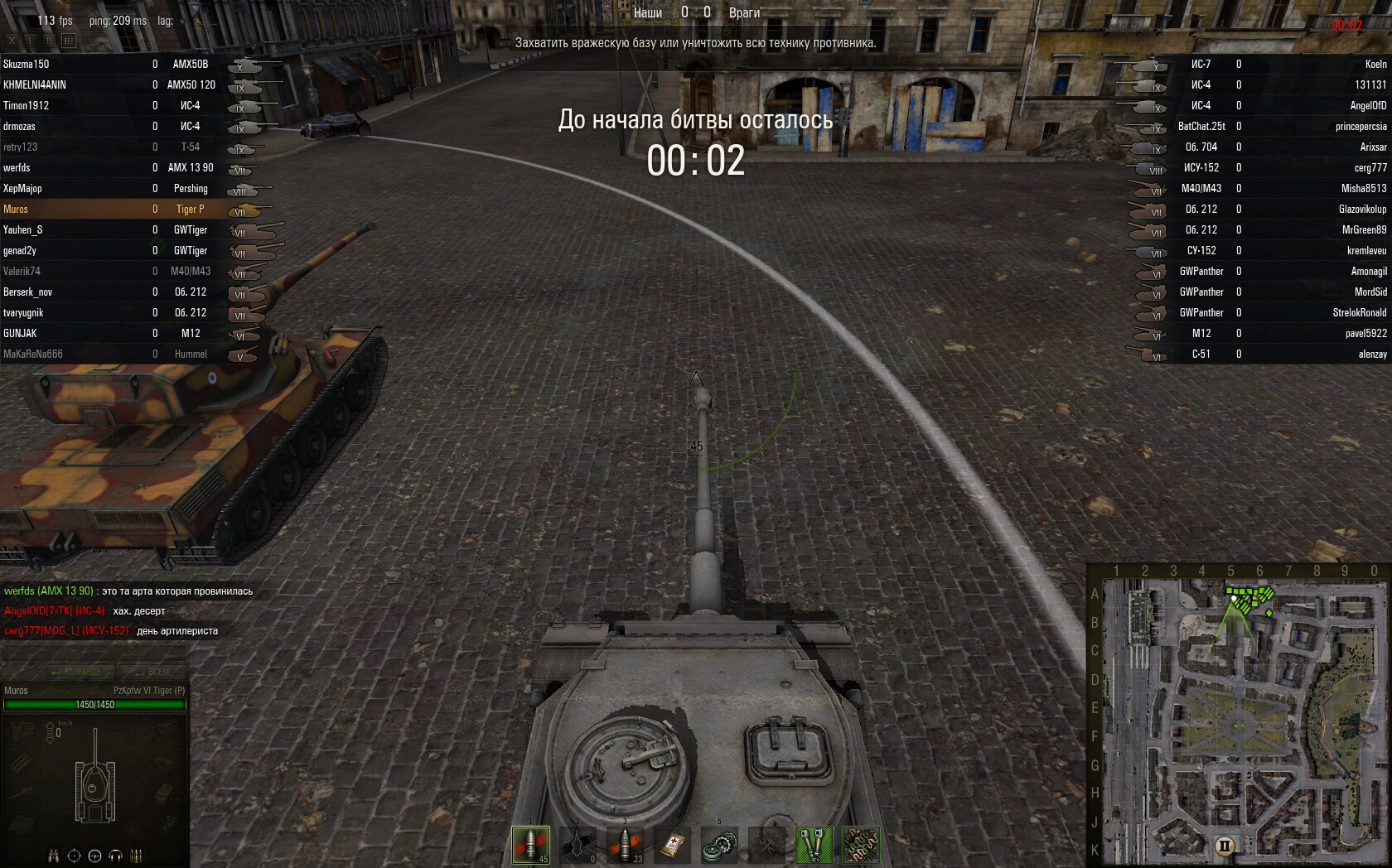The width and height of the screenshot is (1392, 868).
Task: Hide the player list with the X button
Action: 12,40
